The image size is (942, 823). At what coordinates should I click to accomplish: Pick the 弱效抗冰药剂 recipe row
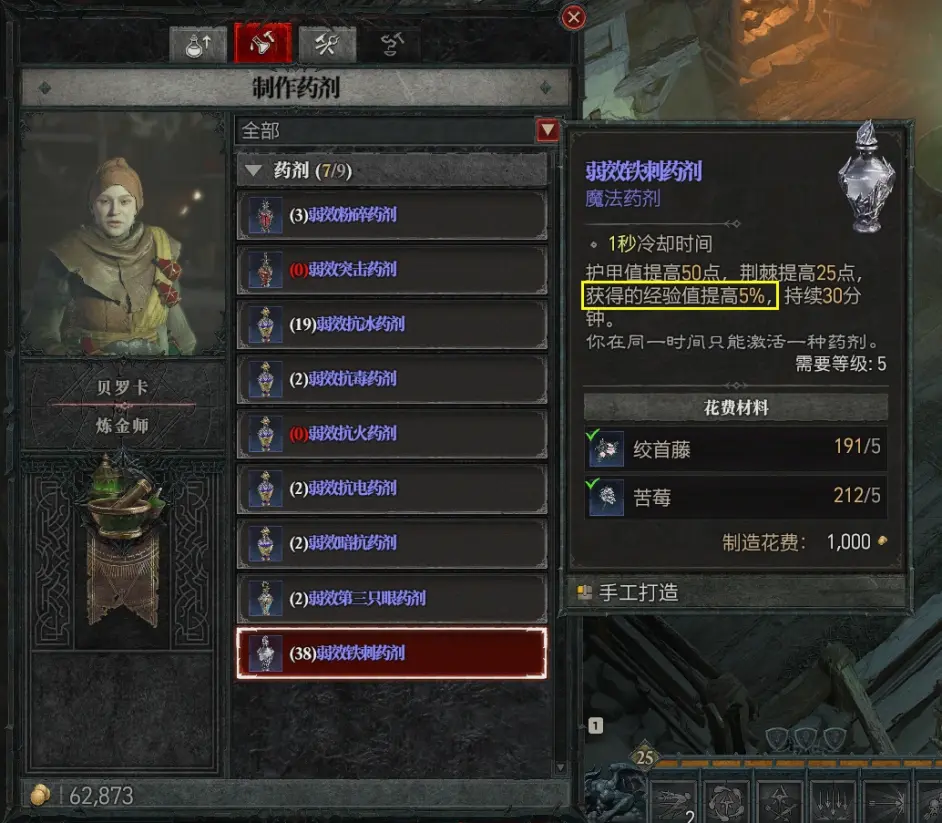391,324
